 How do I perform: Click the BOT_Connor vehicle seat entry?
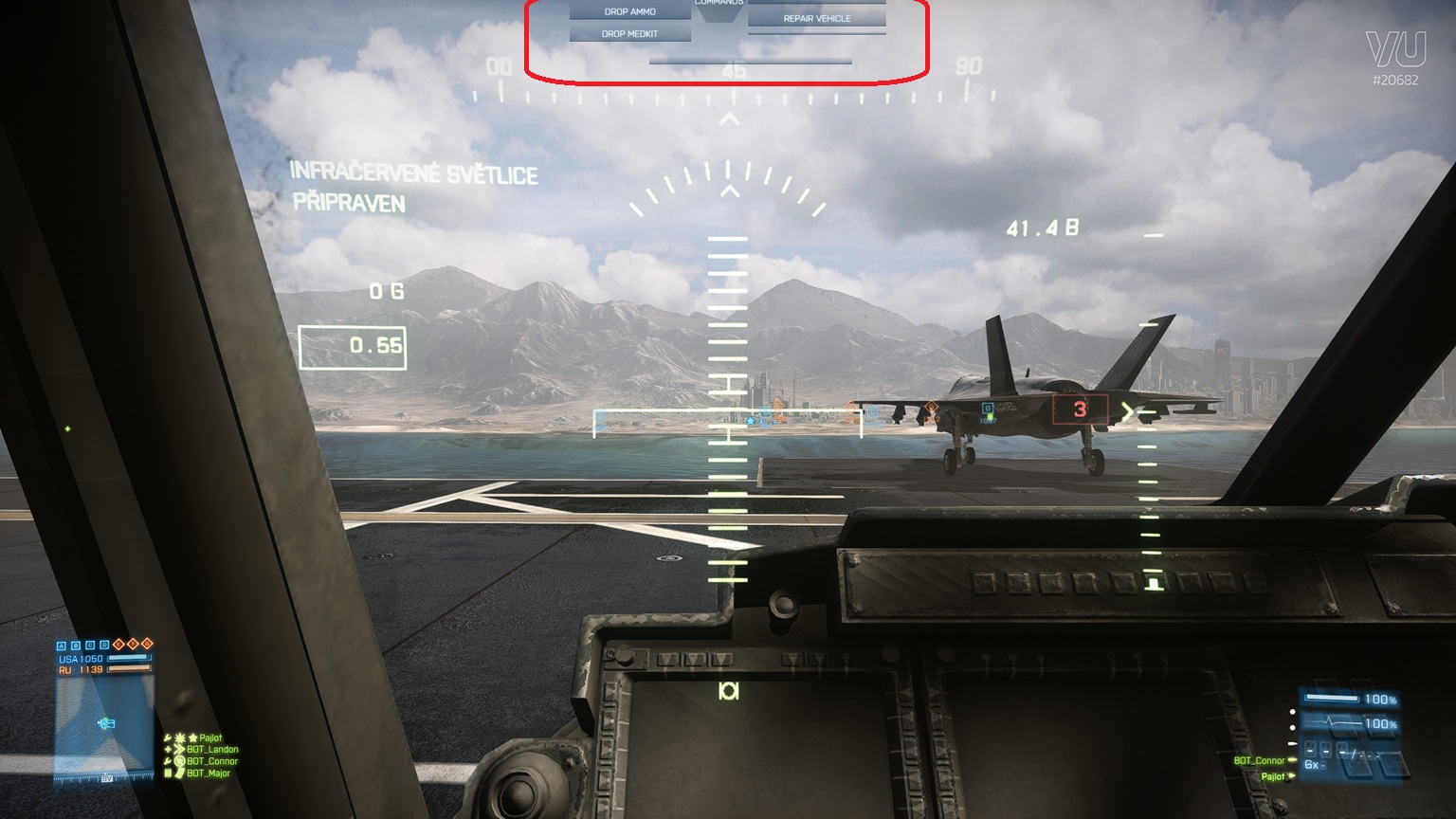click(1260, 761)
